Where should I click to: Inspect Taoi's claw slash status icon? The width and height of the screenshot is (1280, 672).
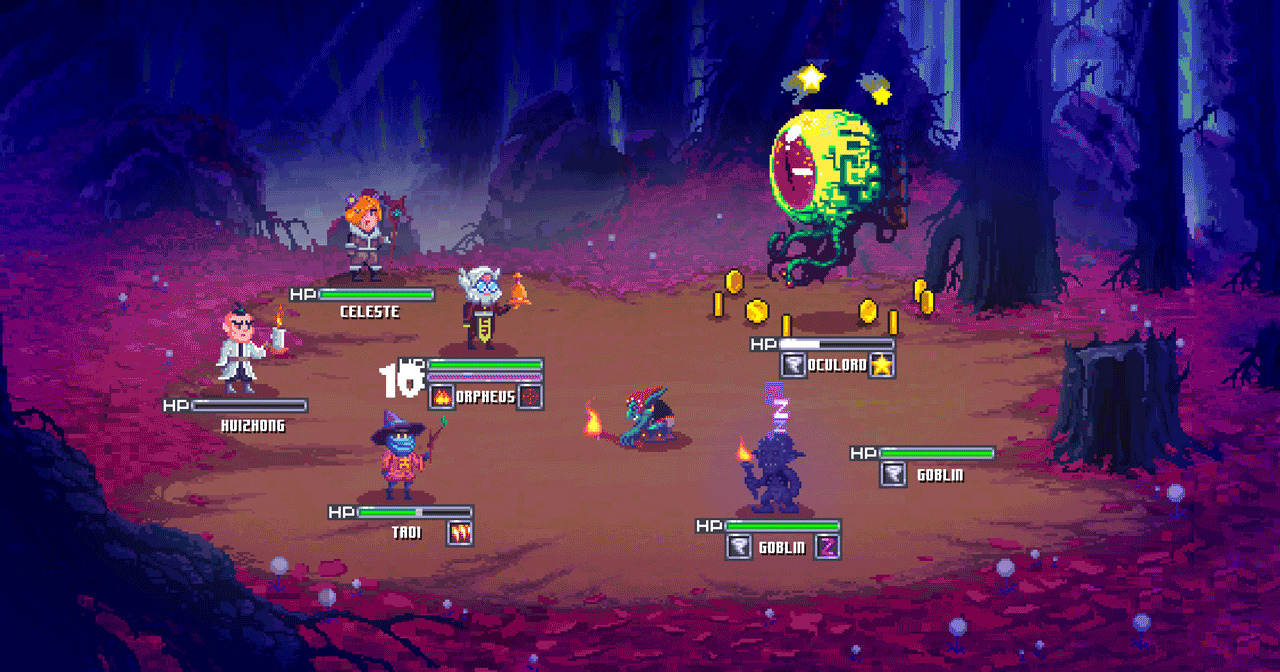click(x=460, y=533)
